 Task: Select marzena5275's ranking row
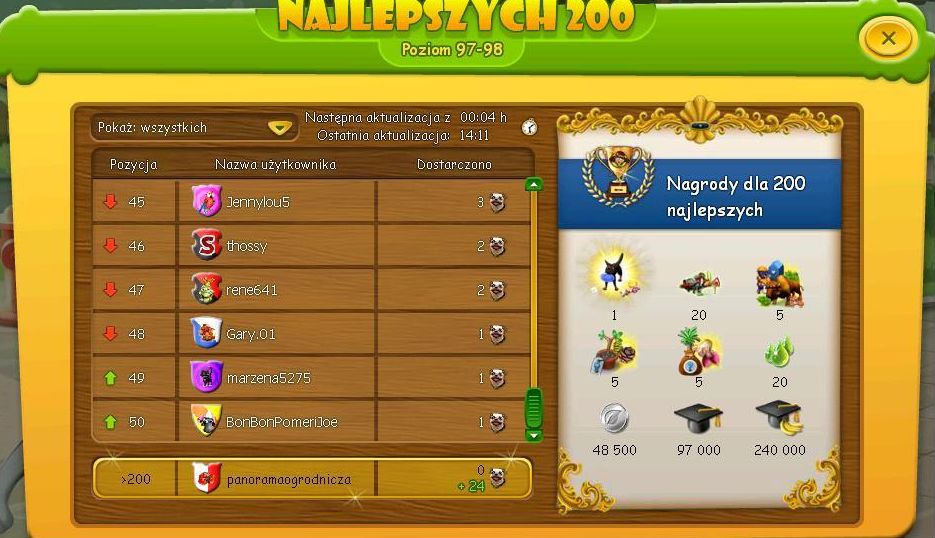(x=312, y=378)
